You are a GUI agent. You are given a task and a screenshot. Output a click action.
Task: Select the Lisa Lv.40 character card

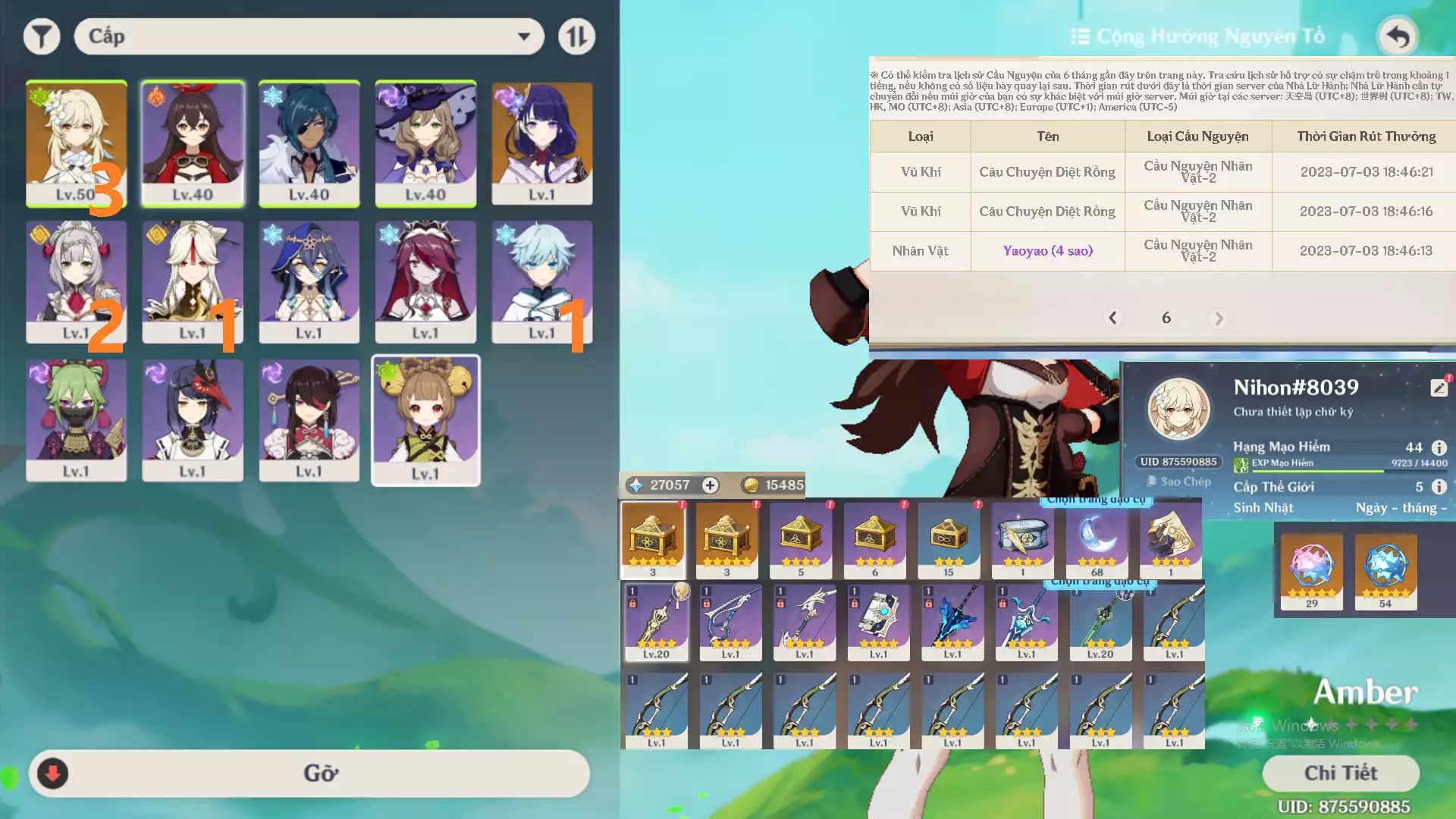pyautogui.click(x=425, y=143)
